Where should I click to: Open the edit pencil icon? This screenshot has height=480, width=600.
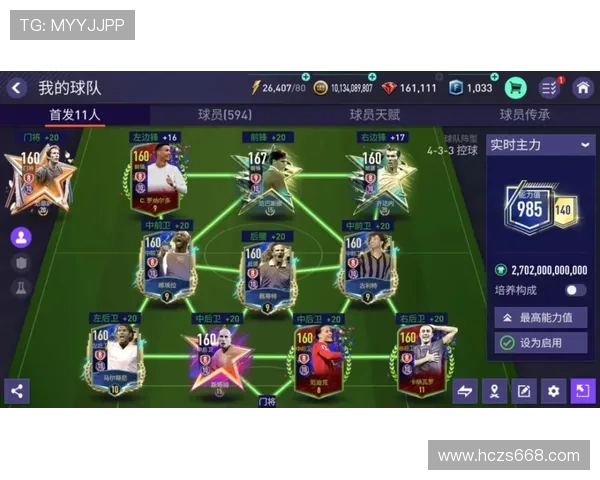pos(523,391)
